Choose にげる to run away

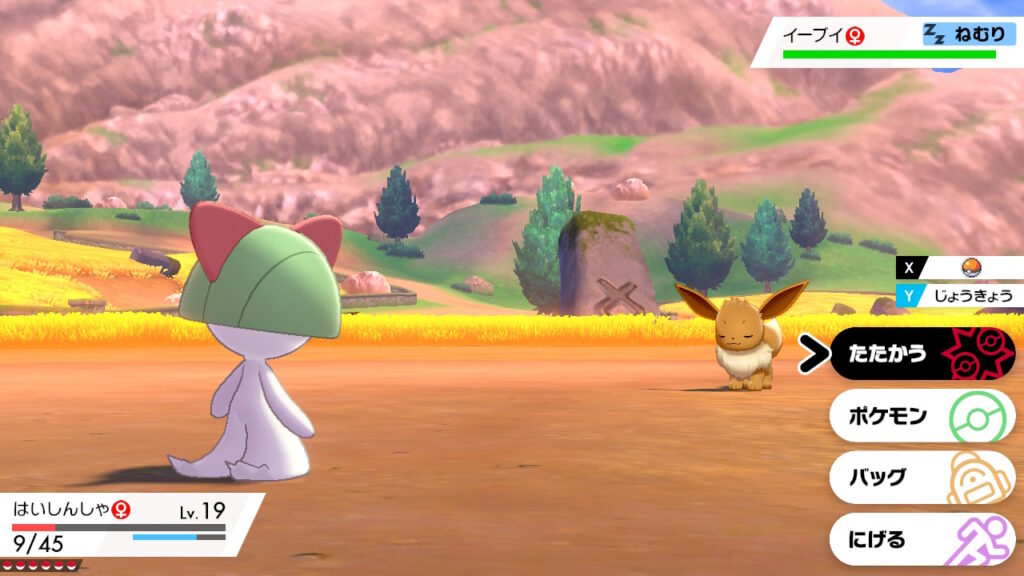920,539
